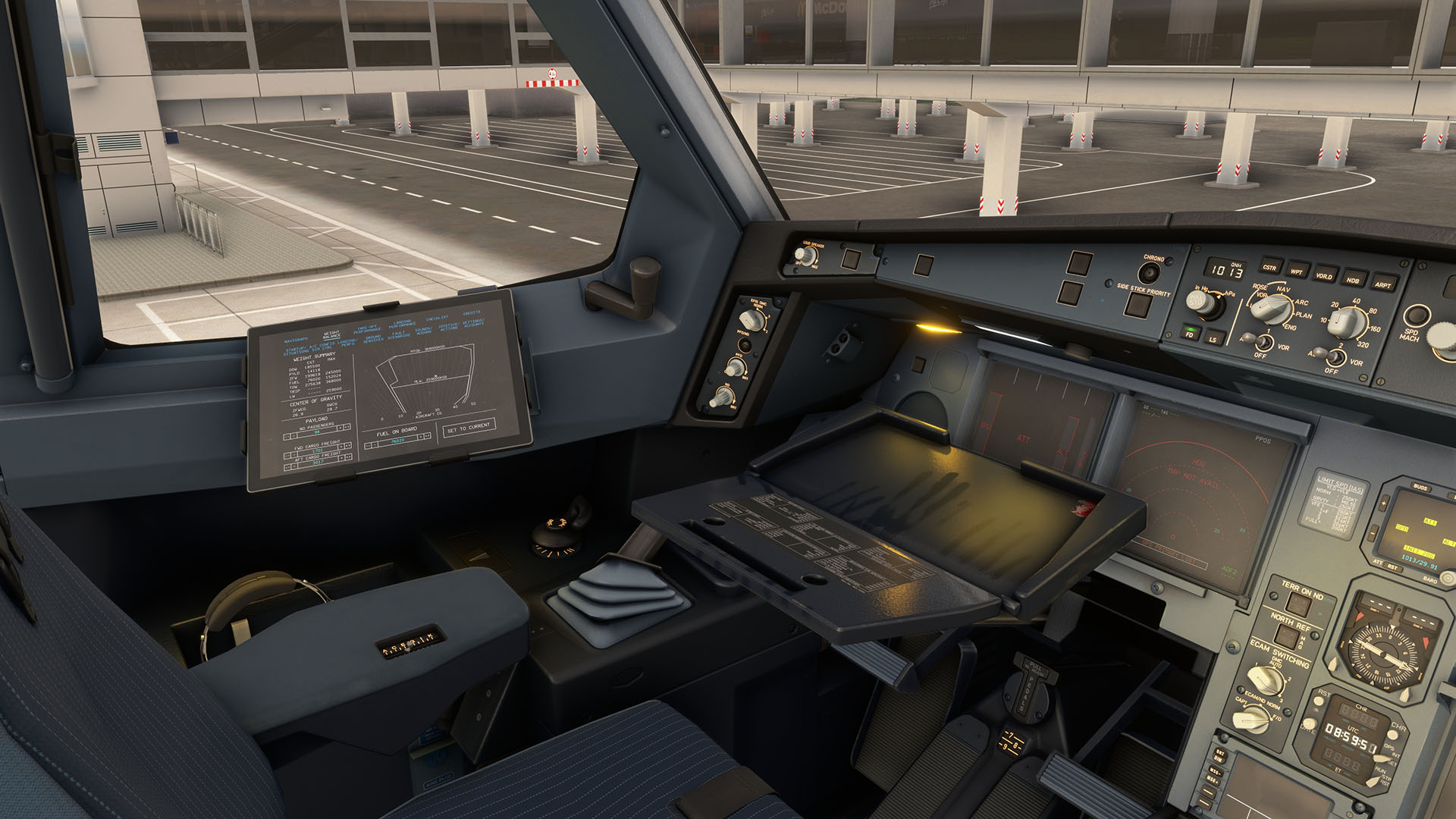Switch to GROUND SERVICES on the EFB

[372, 339]
